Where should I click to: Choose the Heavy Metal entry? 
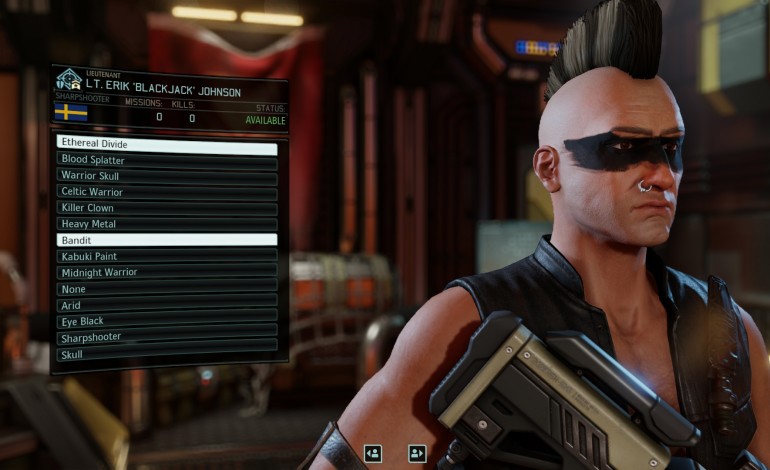pos(167,224)
